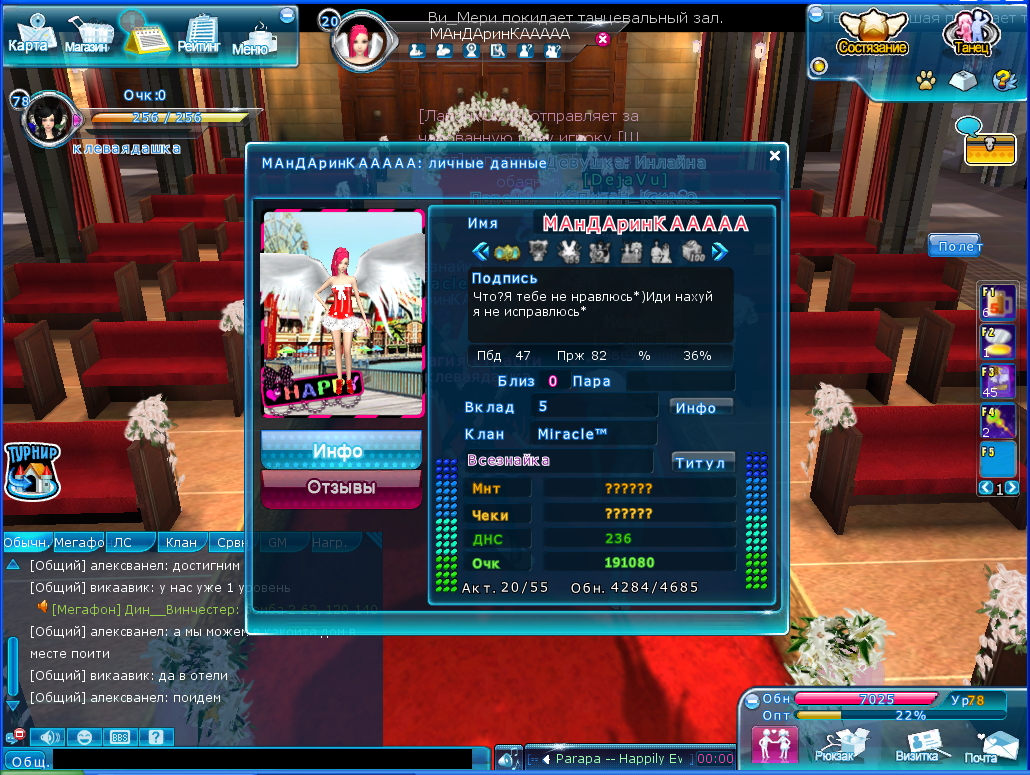Screen dimensions: 1030x775
Task: Open the Магазин shop
Action: (x=86, y=35)
